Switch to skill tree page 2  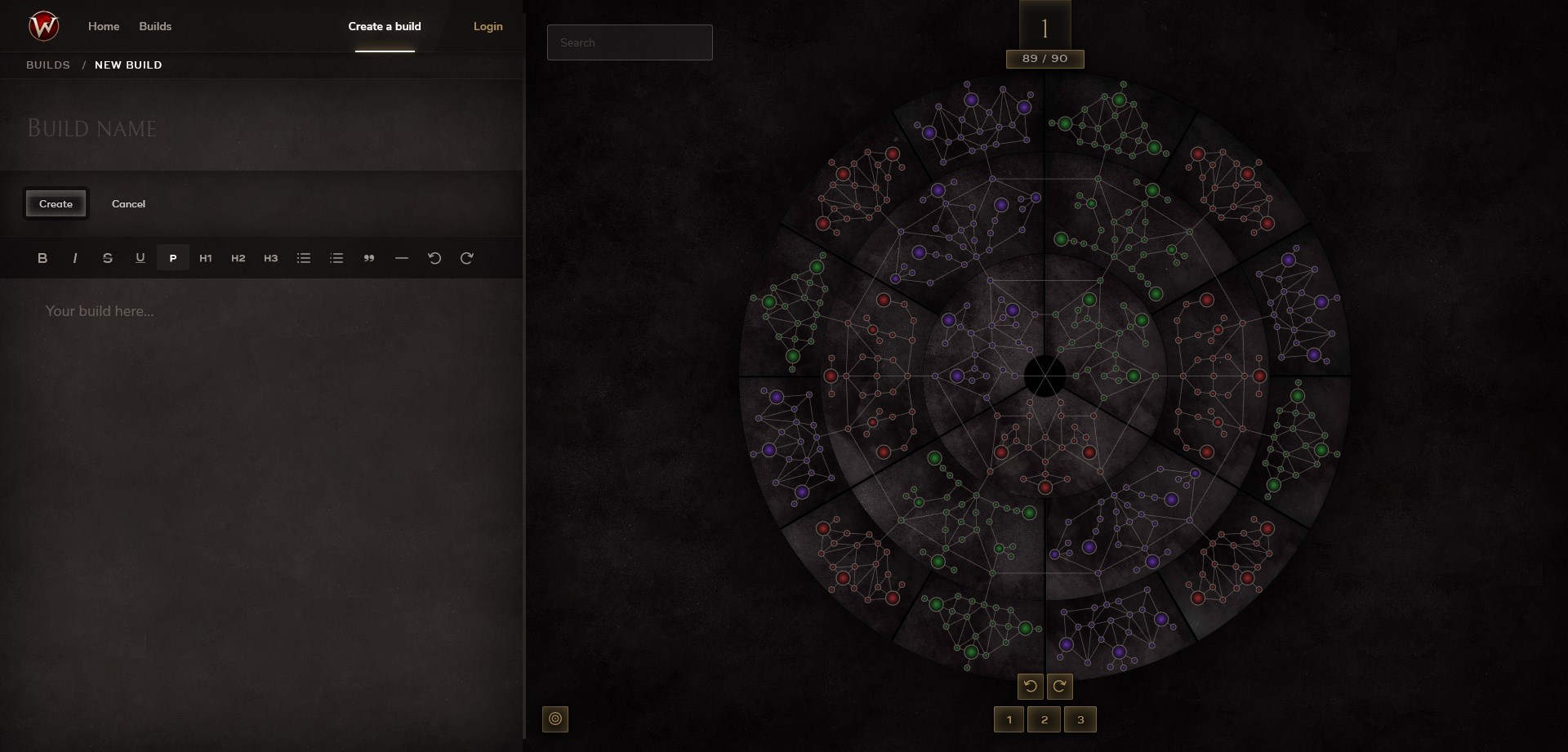coord(1045,719)
